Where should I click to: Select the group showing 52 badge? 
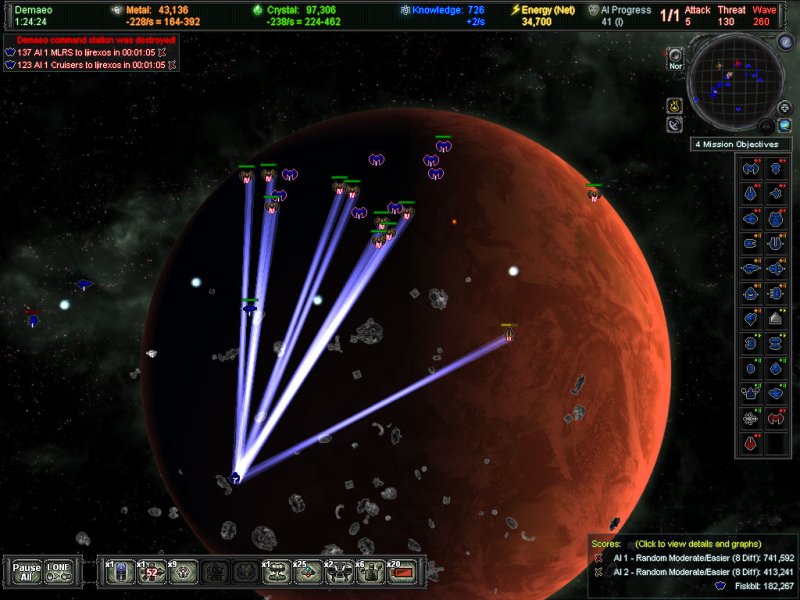(150, 571)
